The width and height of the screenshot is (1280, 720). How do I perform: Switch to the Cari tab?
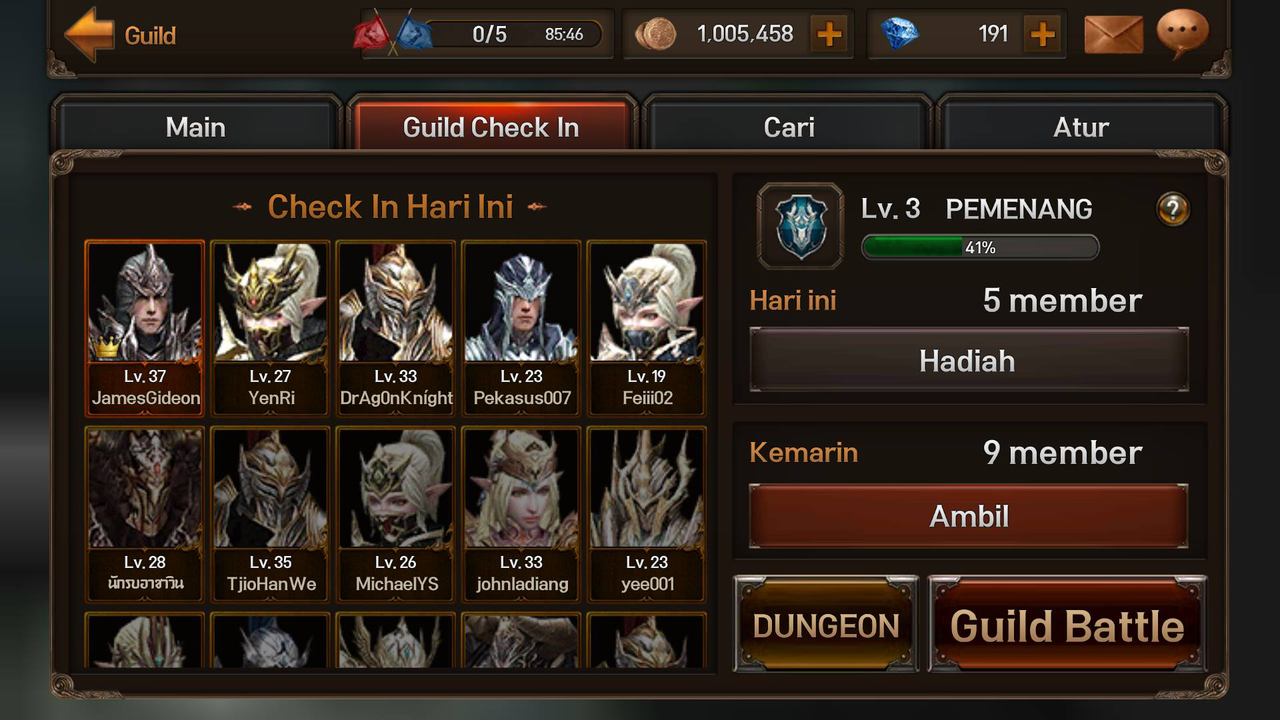pos(788,127)
